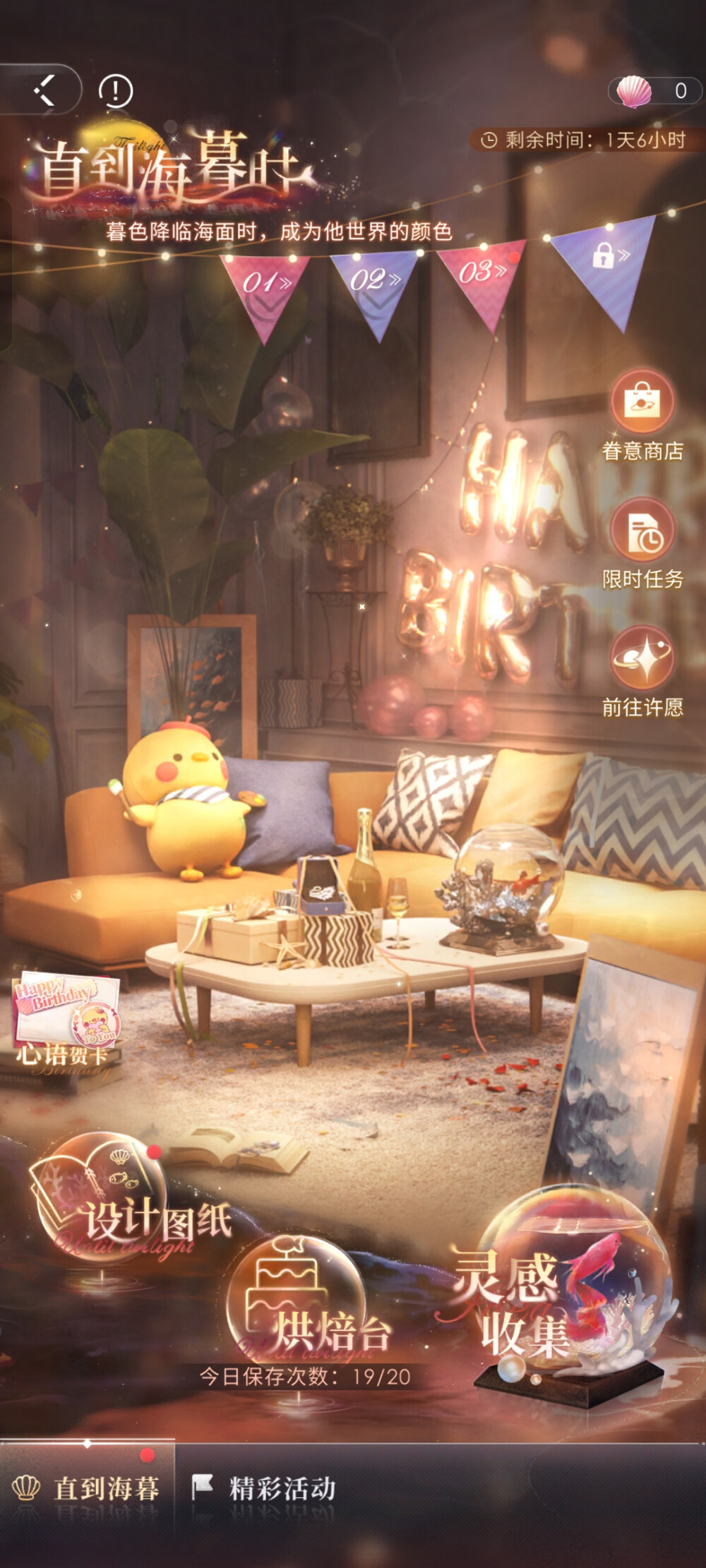Open the exclamation mark info icon
This screenshot has width=706, height=1568.
(x=115, y=91)
